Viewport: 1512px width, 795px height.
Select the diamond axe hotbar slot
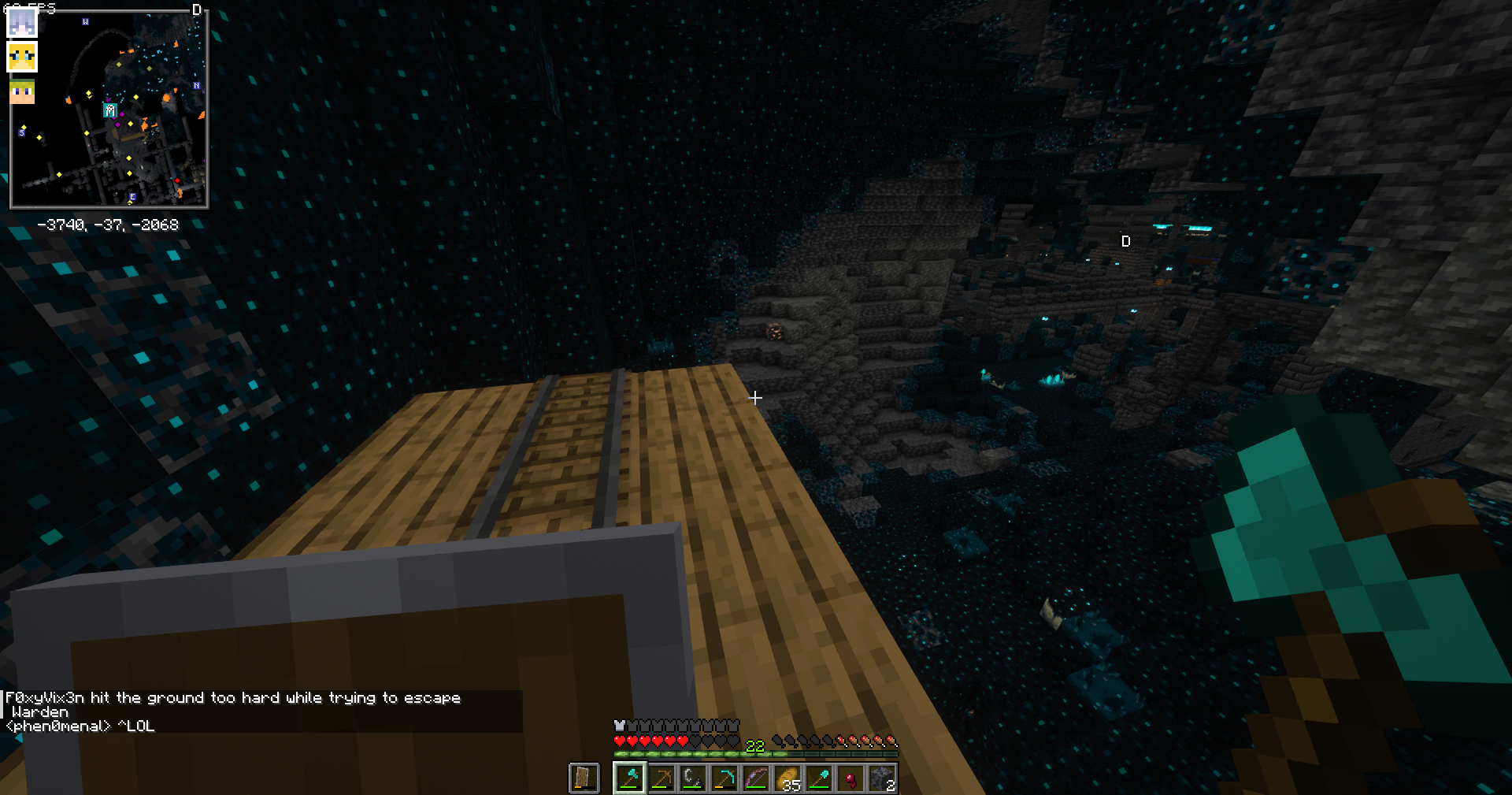[x=630, y=778]
